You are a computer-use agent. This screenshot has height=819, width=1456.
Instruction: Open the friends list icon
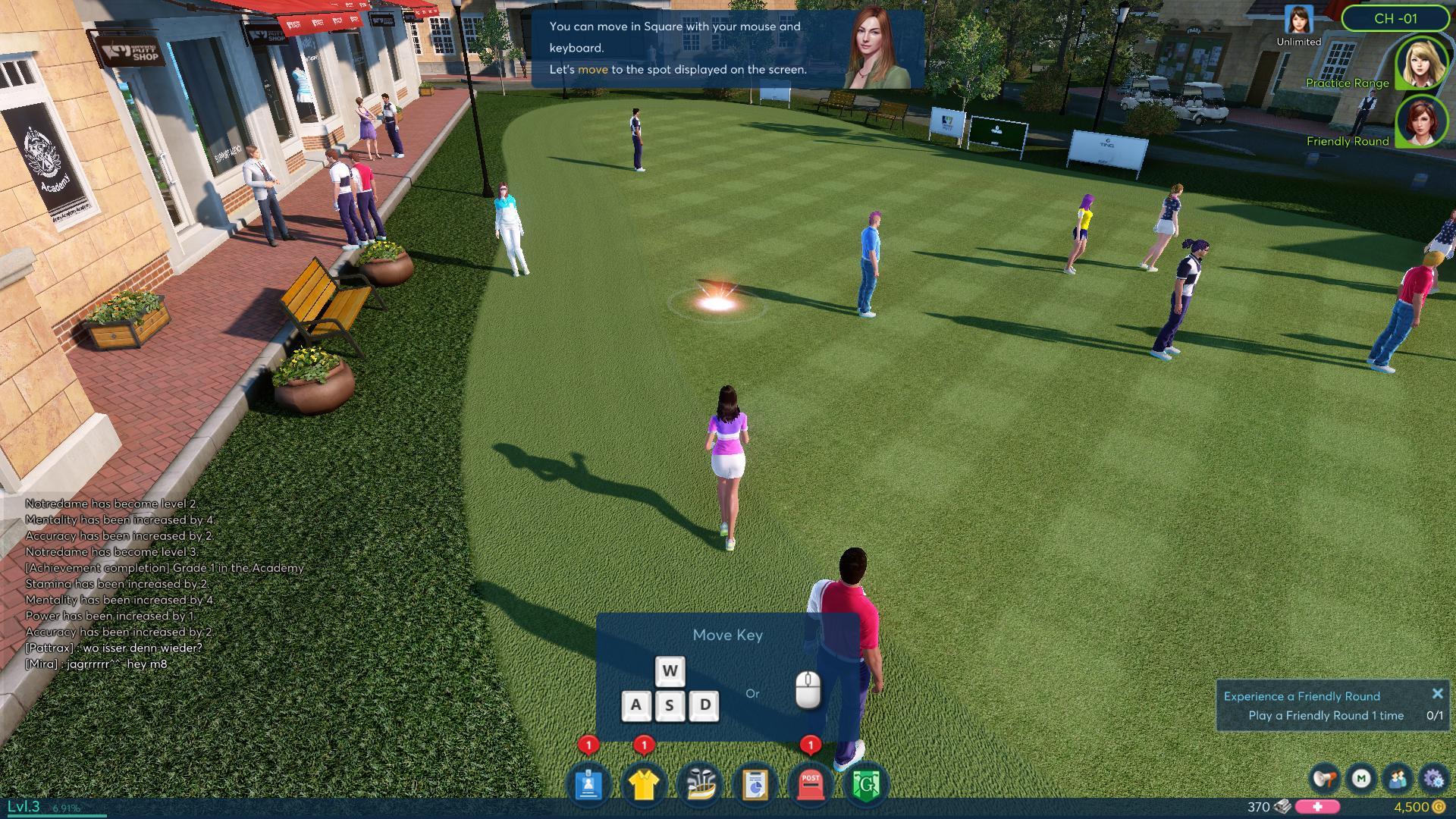1397,779
